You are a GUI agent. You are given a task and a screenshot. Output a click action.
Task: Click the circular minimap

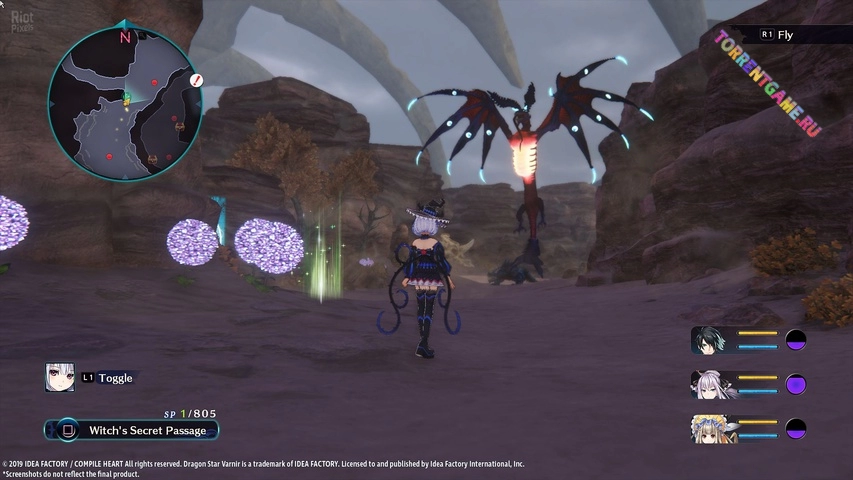[x=124, y=98]
